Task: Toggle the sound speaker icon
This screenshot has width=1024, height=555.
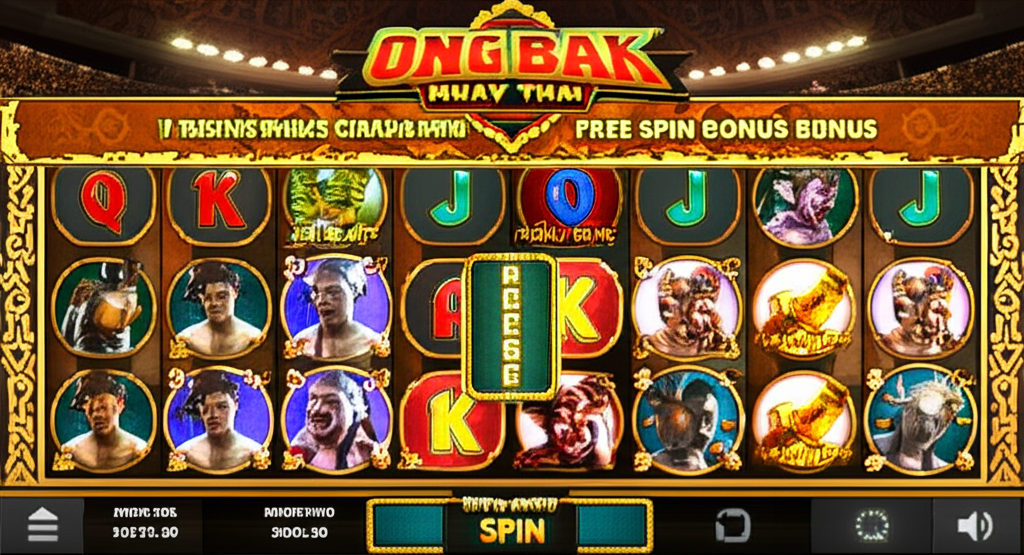Action: pos(974,526)
